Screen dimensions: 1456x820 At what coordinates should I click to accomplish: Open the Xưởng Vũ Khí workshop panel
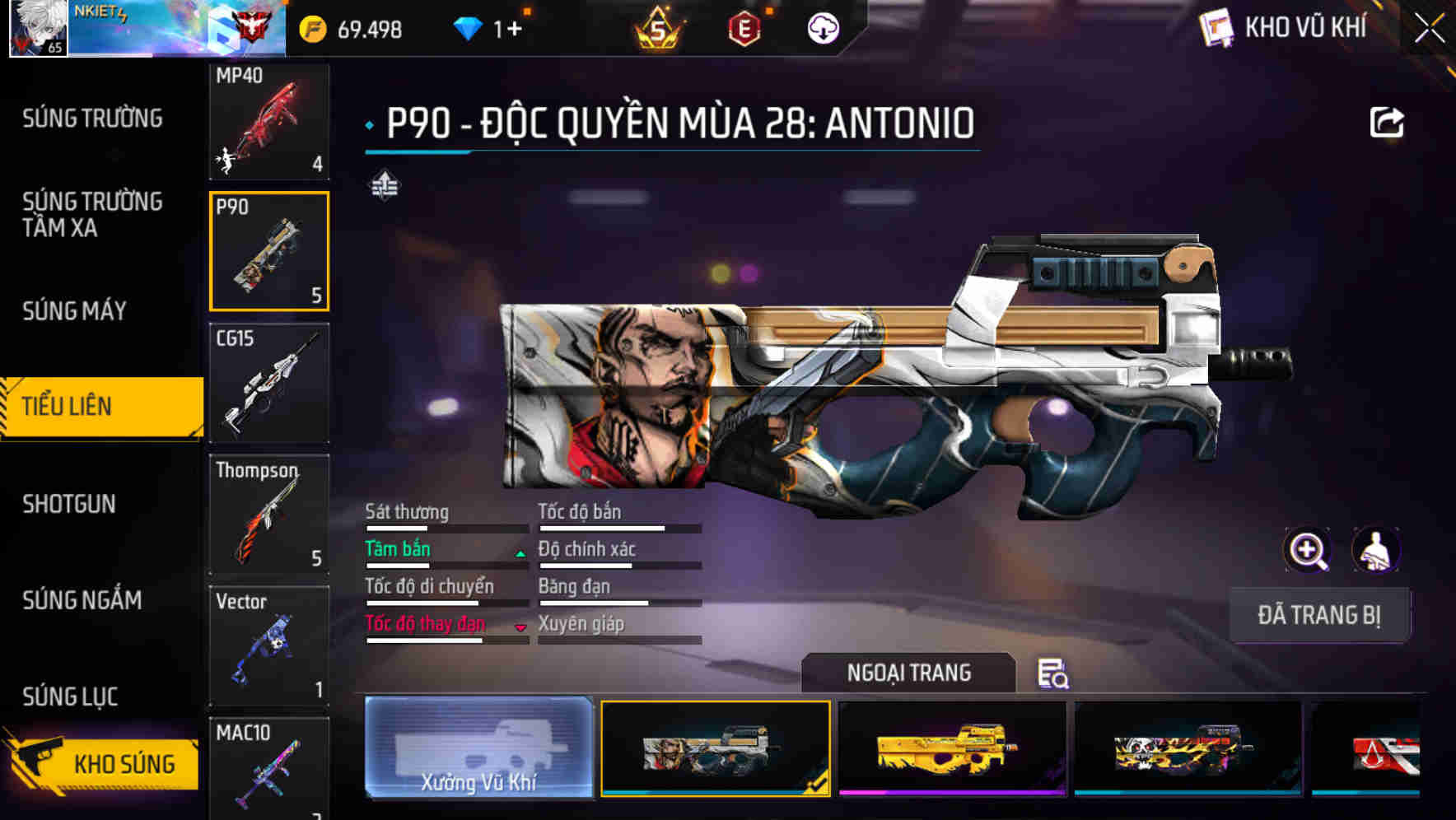click(x=478, y=749)
